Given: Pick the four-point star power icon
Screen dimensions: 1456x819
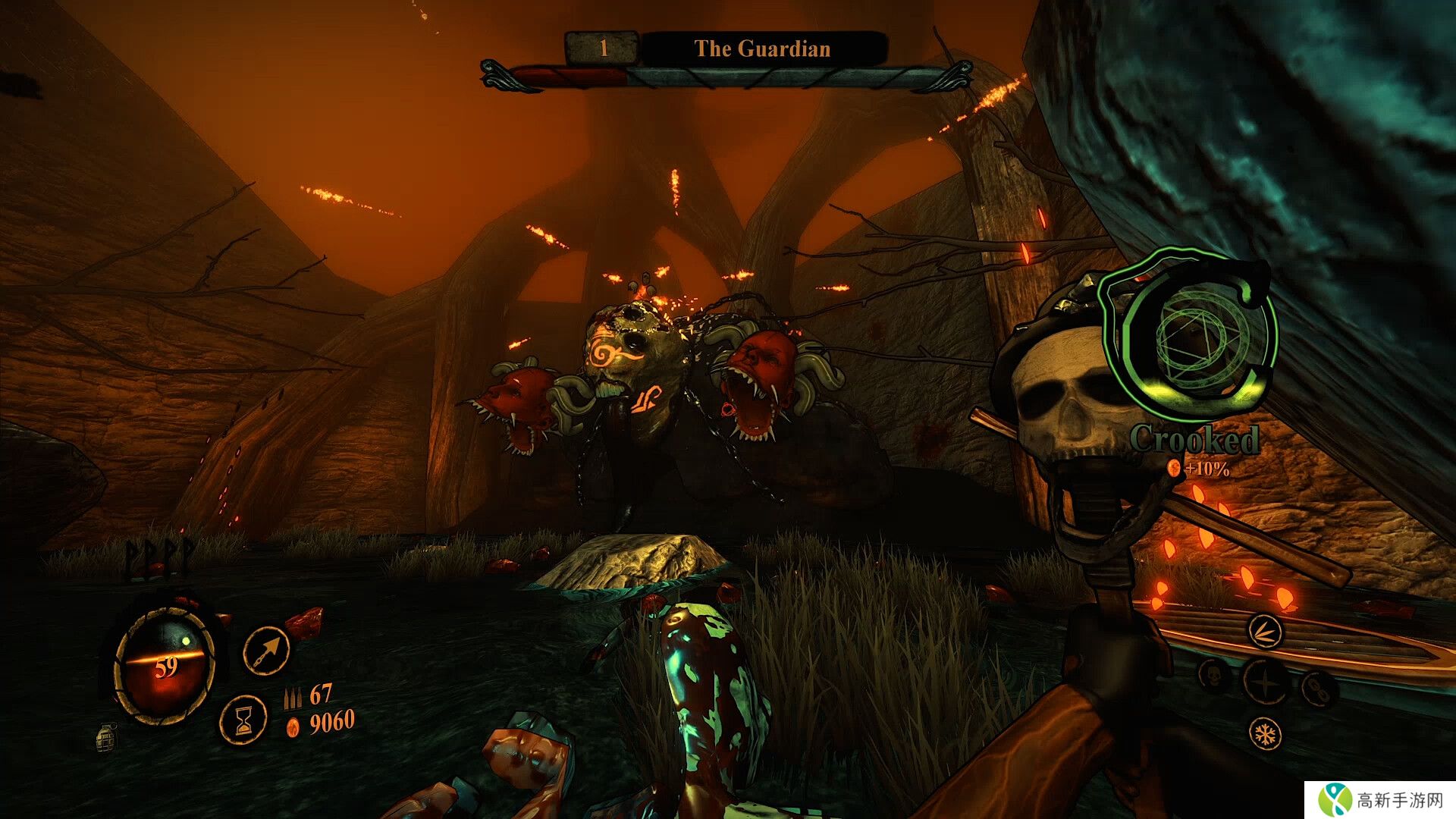Looking at the screenshot, I should click(1265, 680).
